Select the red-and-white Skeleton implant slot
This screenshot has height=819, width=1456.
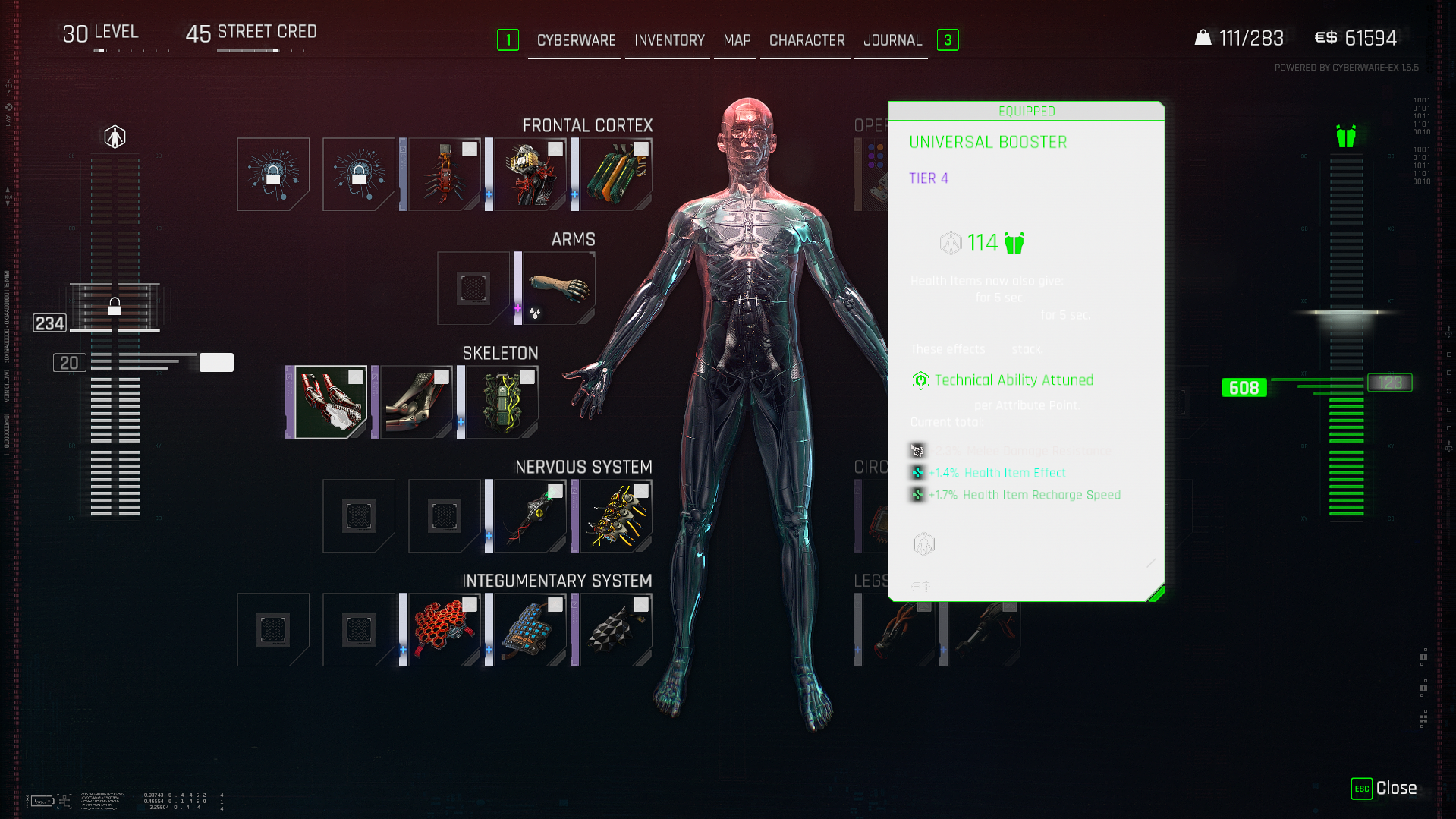coord(330,402)
